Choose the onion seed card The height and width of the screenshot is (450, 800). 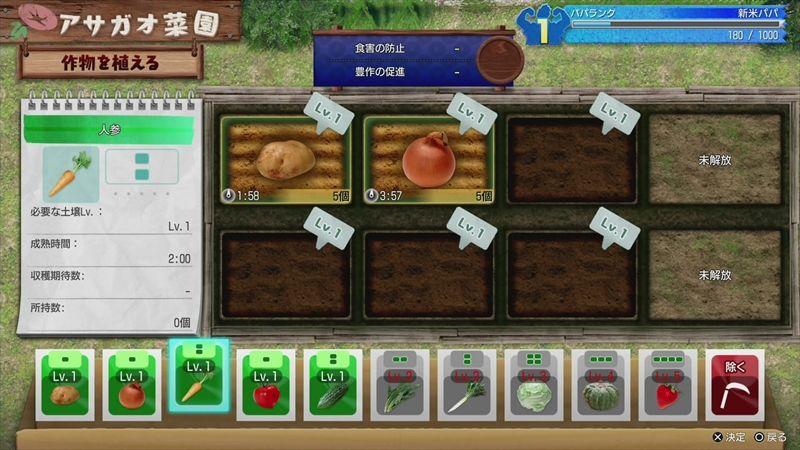coord(132,385)
